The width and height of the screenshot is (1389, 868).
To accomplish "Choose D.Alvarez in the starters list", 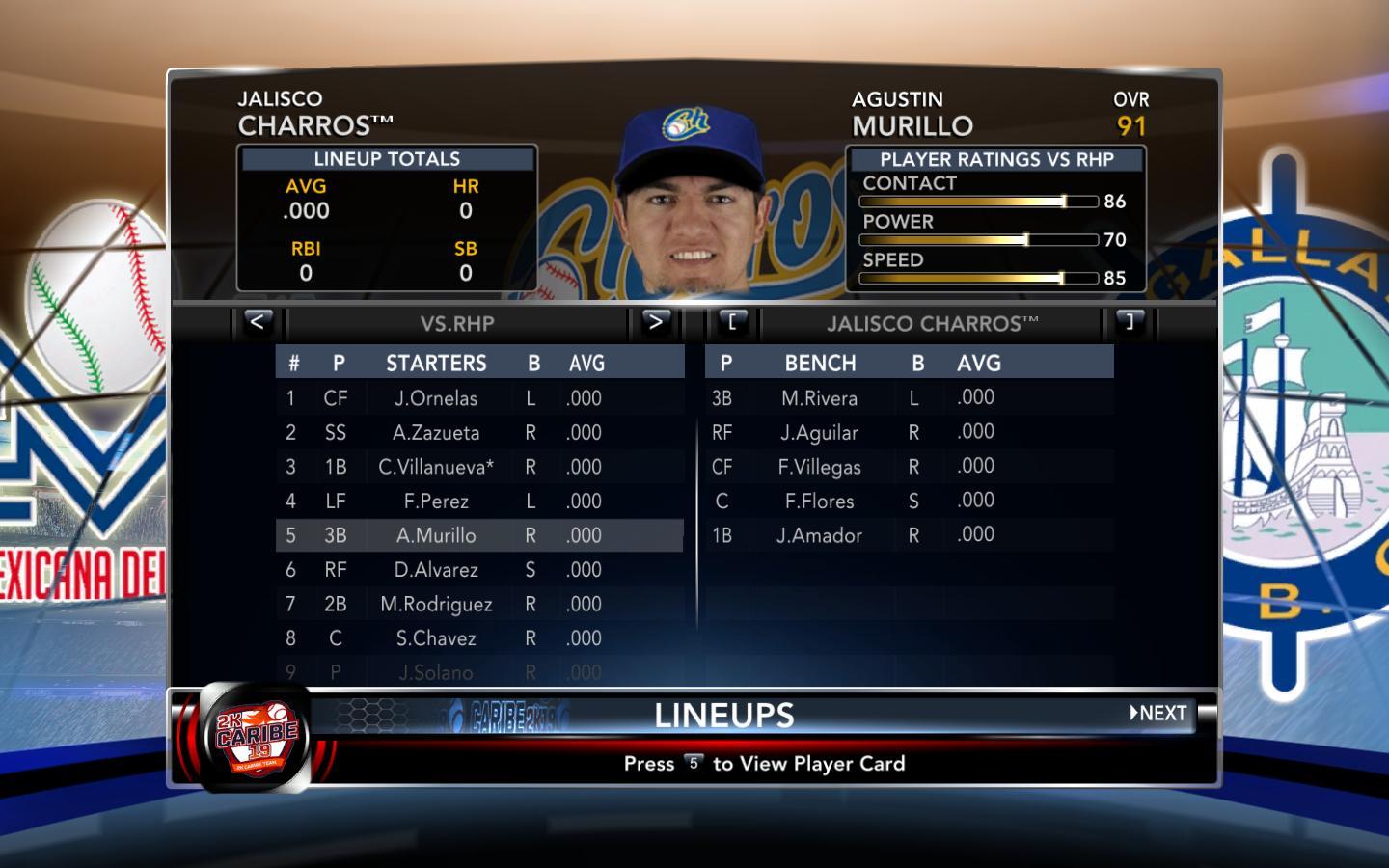I will click(x=436, y=570).
